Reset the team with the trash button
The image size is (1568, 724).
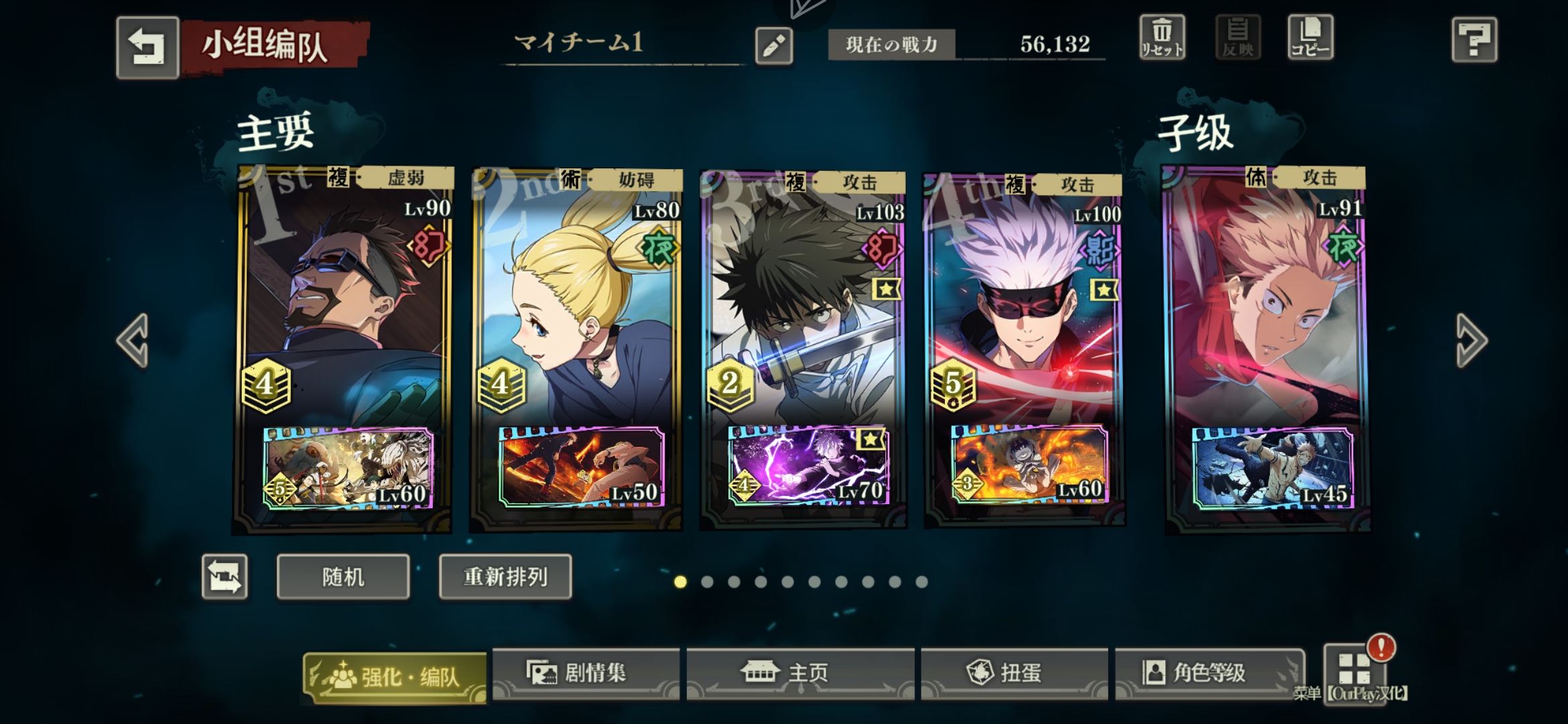[x=1163, y=38]
